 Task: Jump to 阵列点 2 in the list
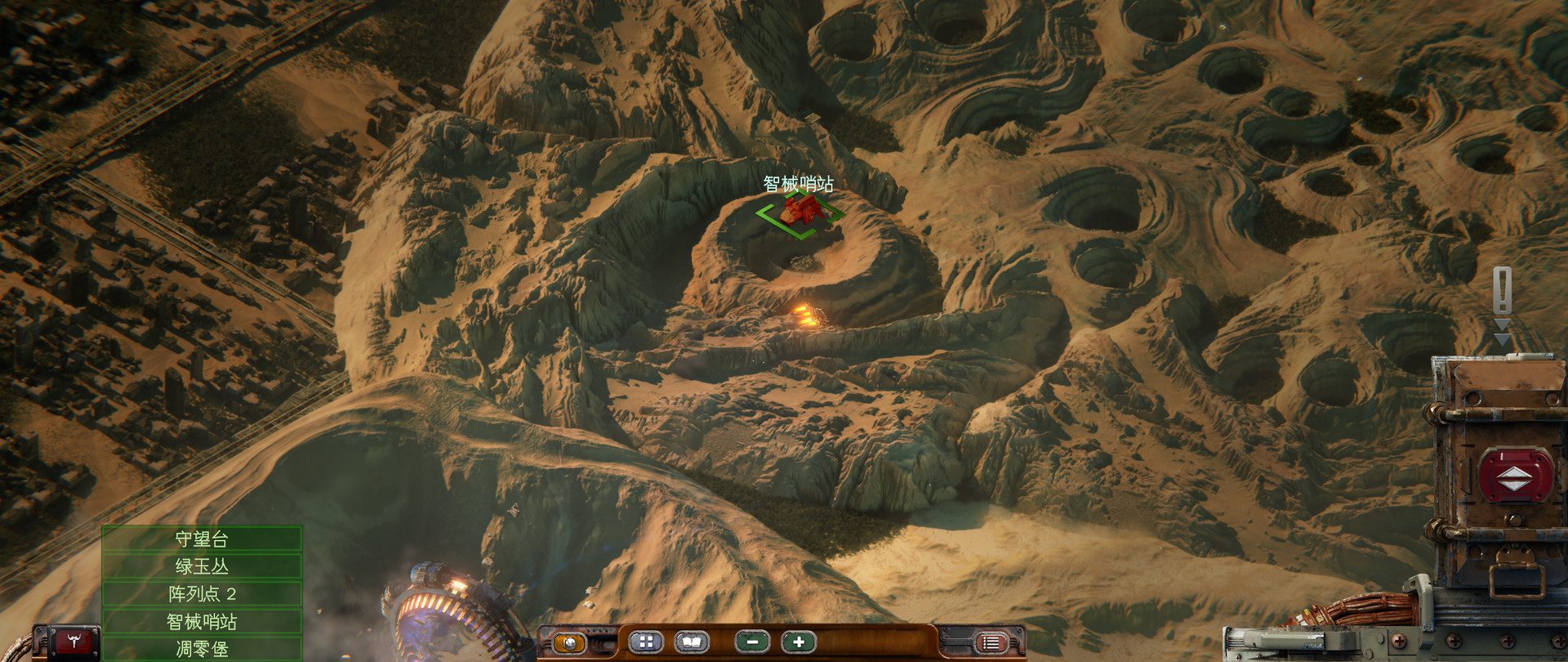click(202, 593)
